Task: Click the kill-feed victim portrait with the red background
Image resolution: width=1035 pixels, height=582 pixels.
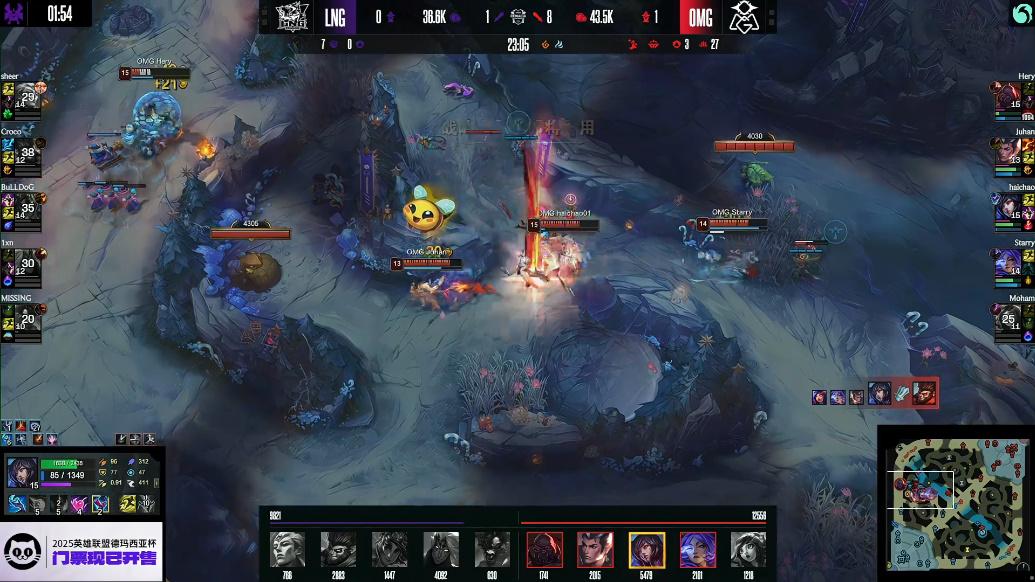Action: [924, 393]
